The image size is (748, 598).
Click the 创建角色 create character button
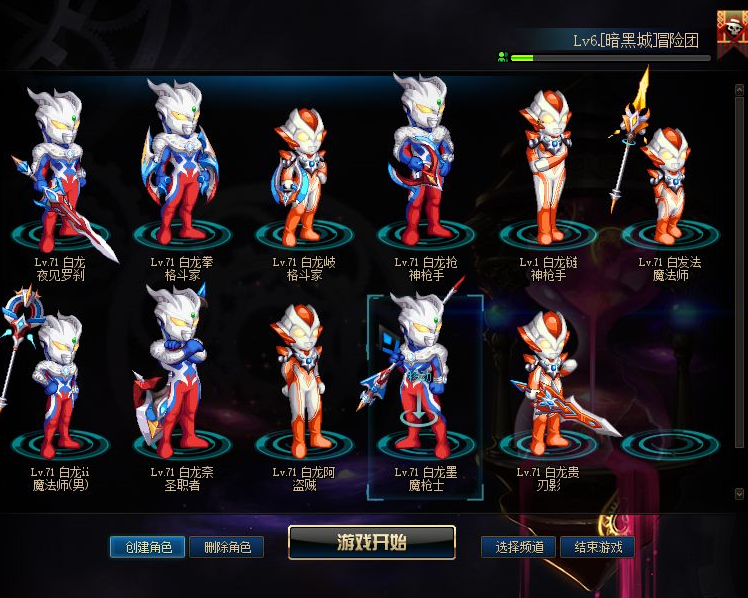148,547
